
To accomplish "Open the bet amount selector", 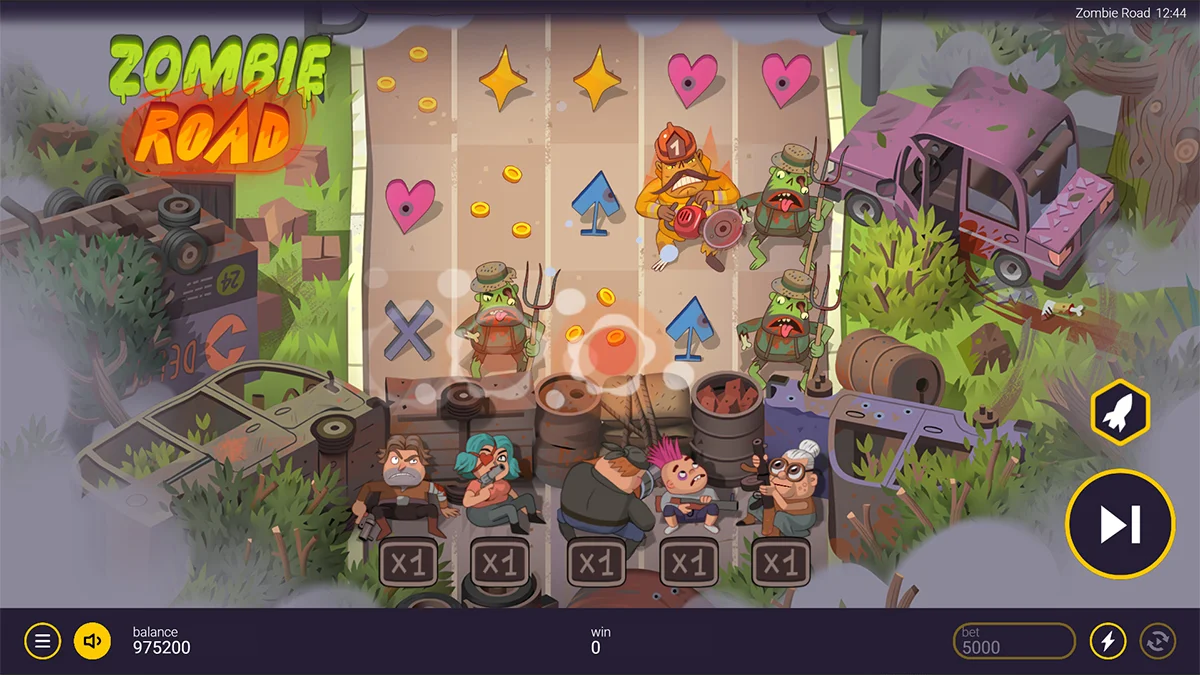I will tap(1013, 641).
